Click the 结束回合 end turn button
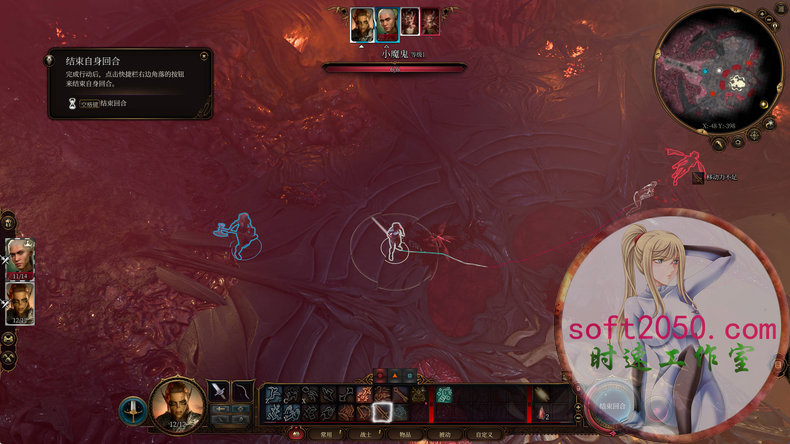790x444 pixels. tap(612, 405)
